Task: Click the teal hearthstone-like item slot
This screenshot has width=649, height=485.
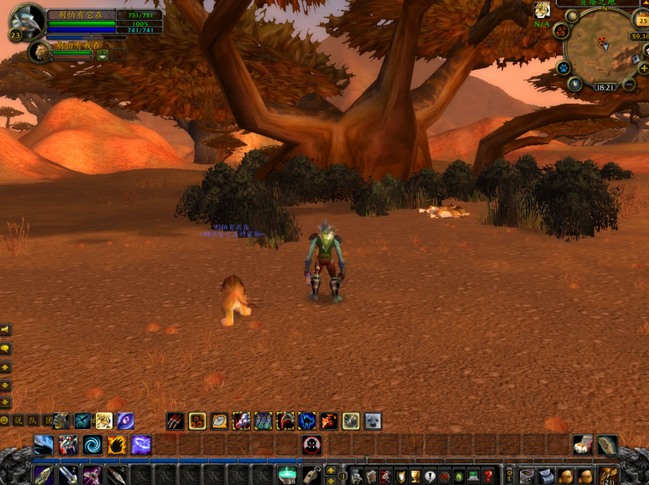Action: click(x=287, y=475)
